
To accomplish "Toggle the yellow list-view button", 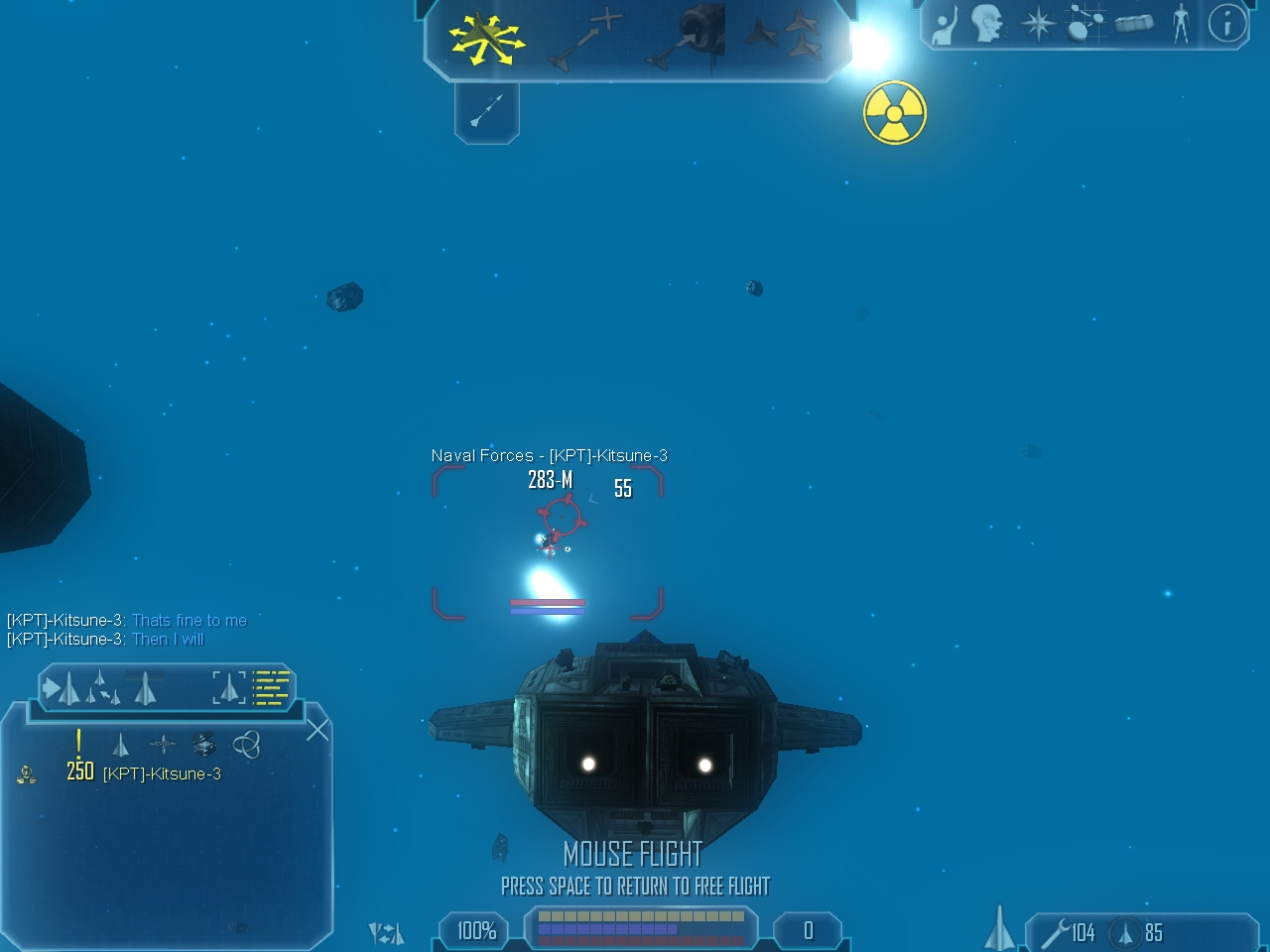I will click(271, 686).
